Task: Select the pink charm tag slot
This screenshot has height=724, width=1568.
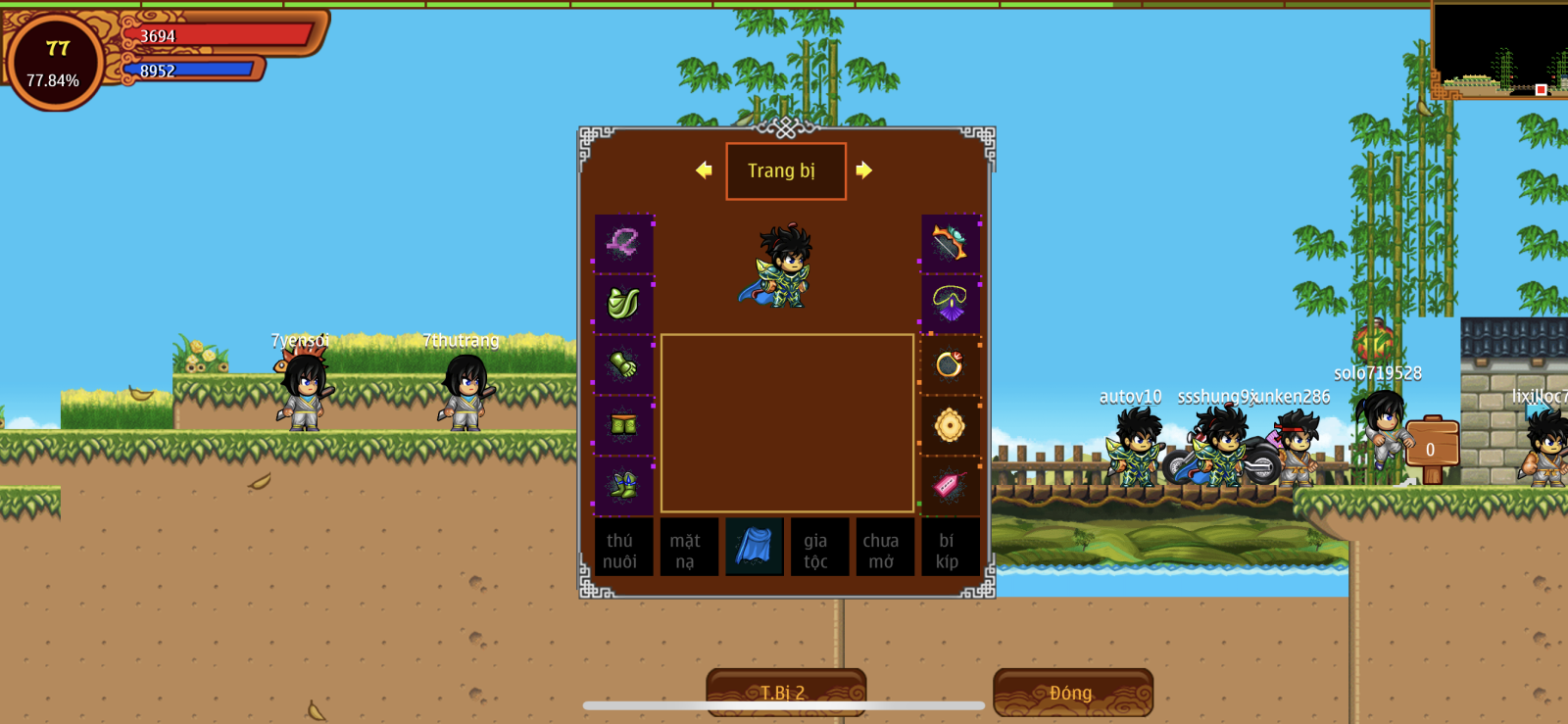Action: click(x=950, y=485)
